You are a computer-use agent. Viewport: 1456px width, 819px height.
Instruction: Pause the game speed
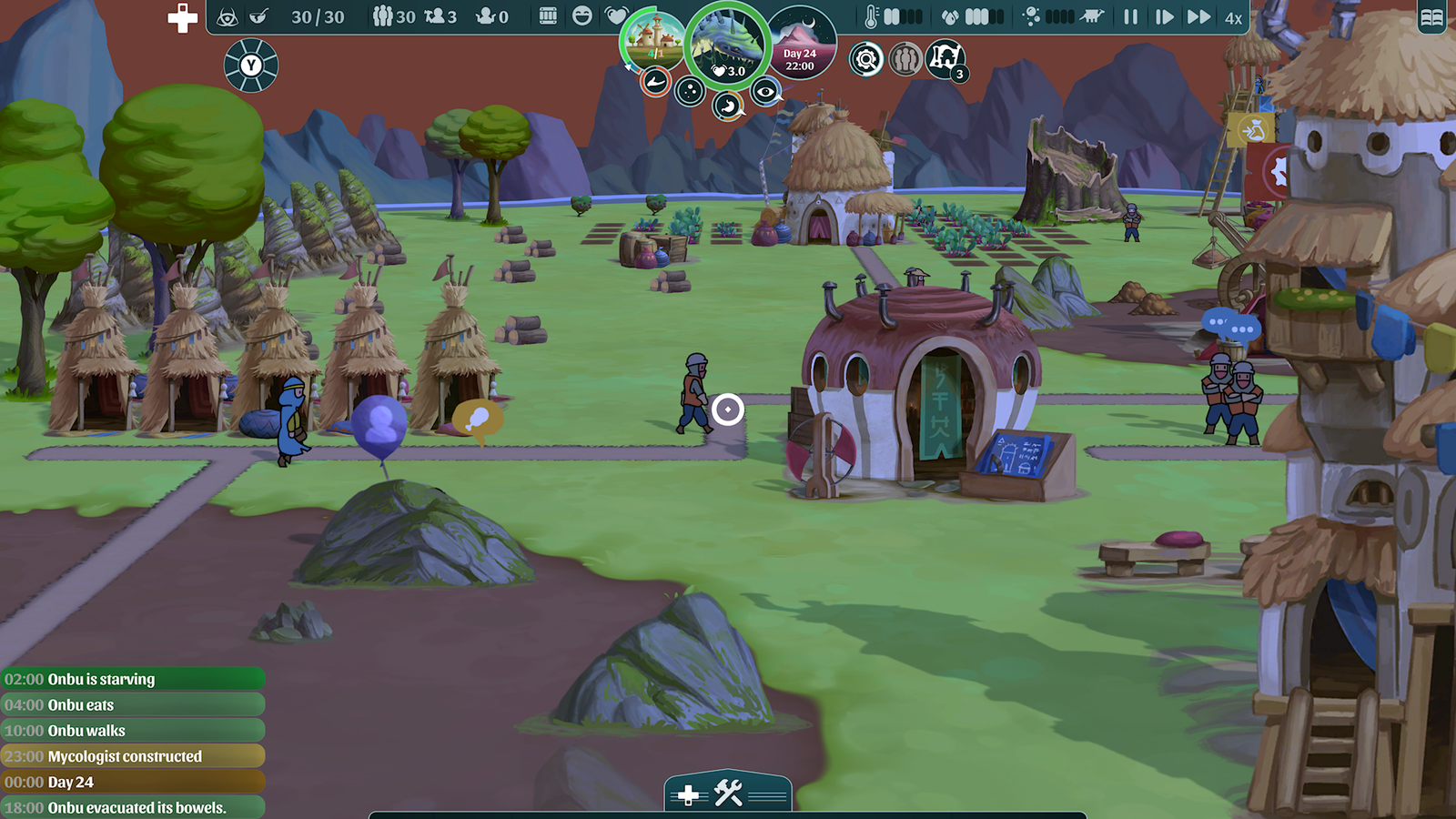(1130, 16)
